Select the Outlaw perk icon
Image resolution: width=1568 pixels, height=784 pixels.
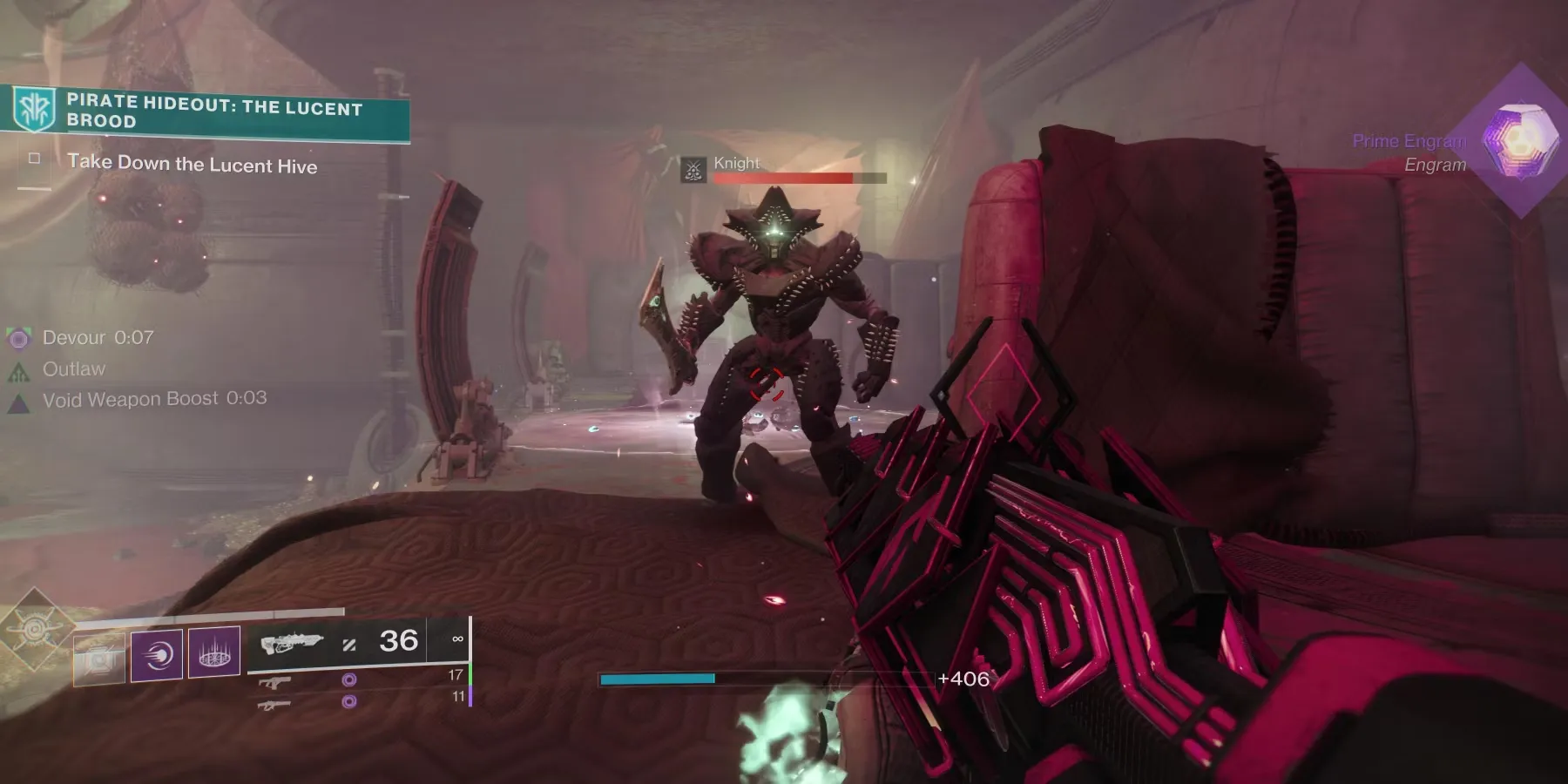(18, 371)
